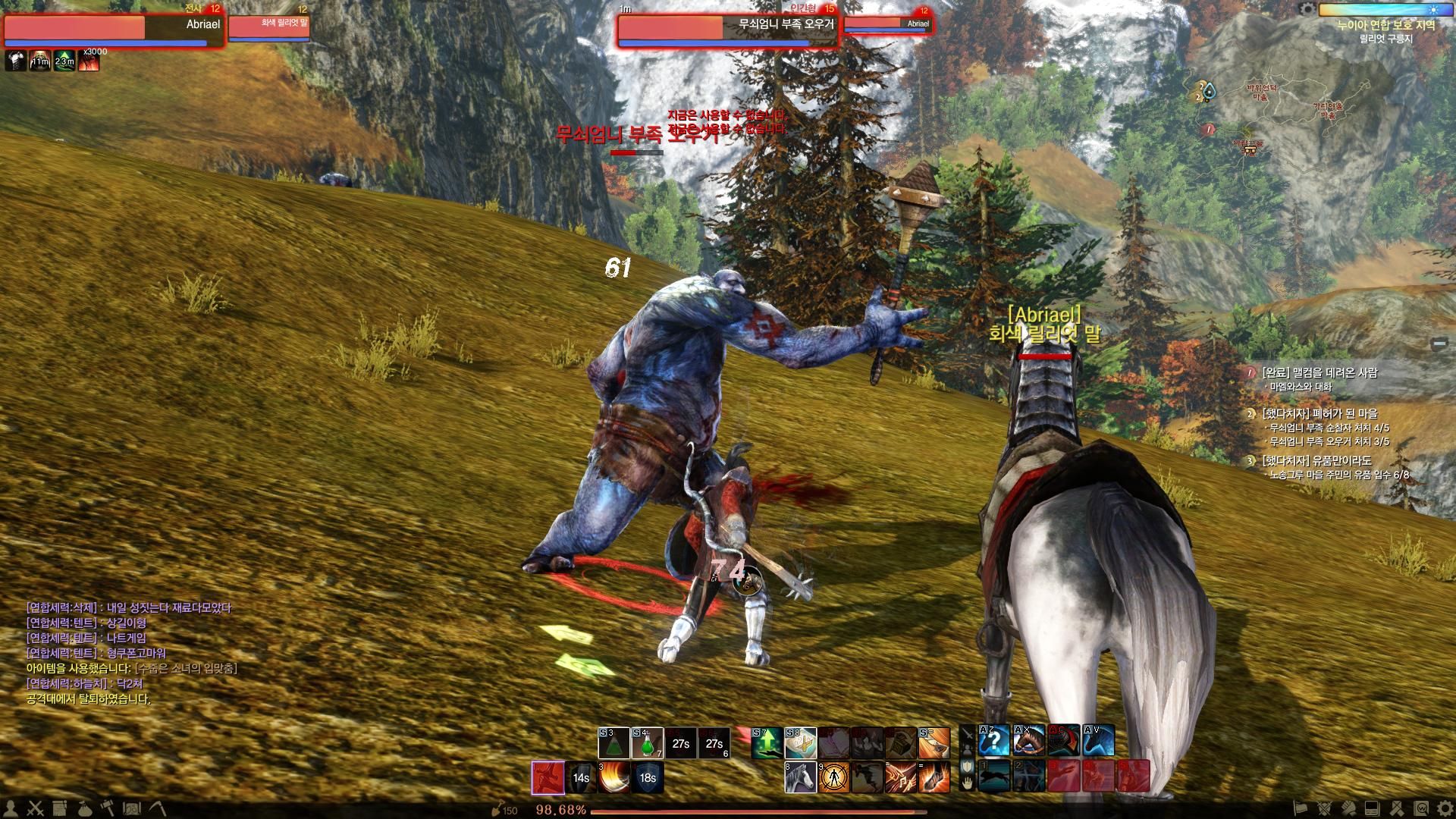Screen dimensions: 1456x819
Task: Toggle the sword combat-stance icon near the mount bar
Action: coord(968,733)
